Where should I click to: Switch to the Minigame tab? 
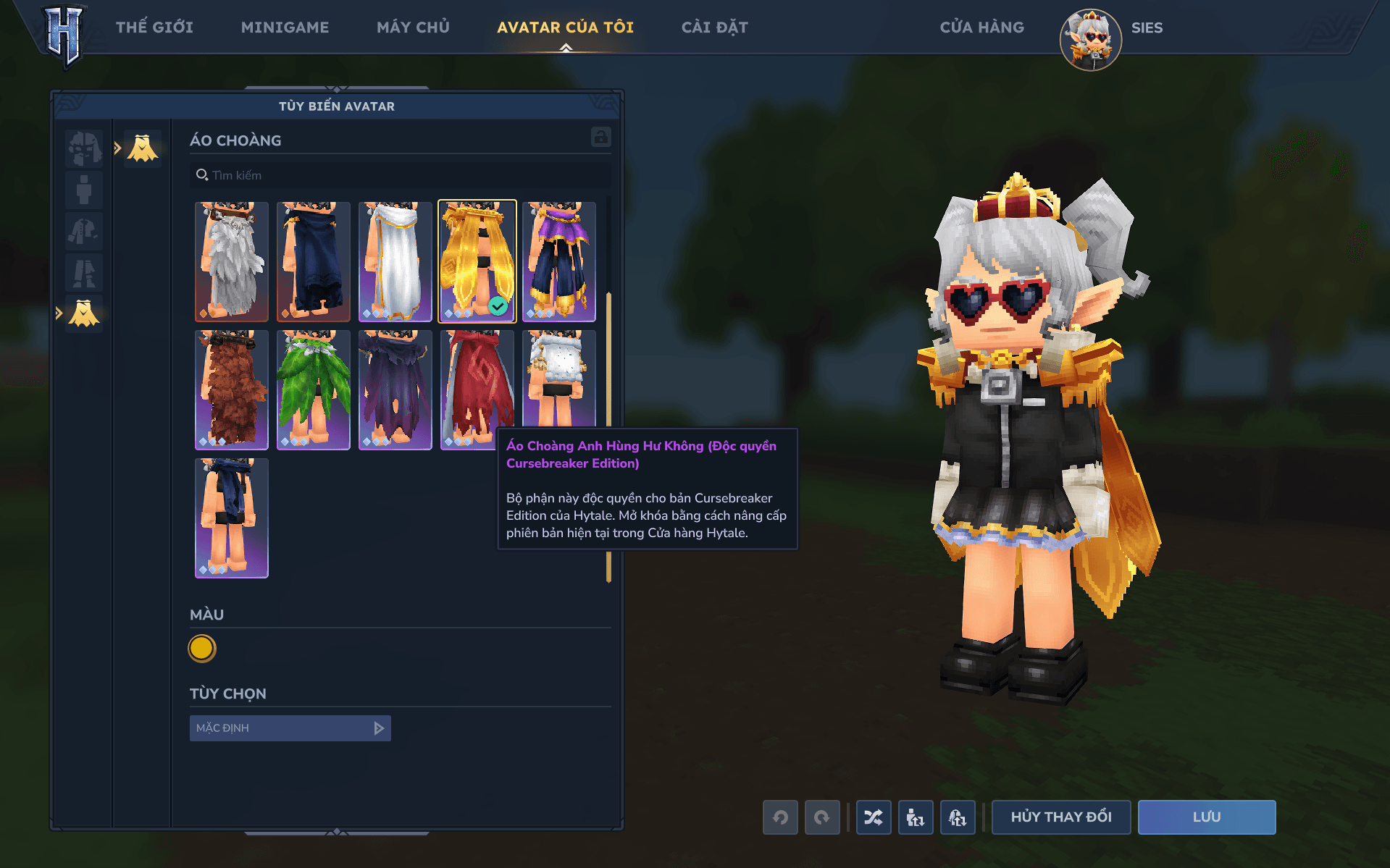(285, 28)
